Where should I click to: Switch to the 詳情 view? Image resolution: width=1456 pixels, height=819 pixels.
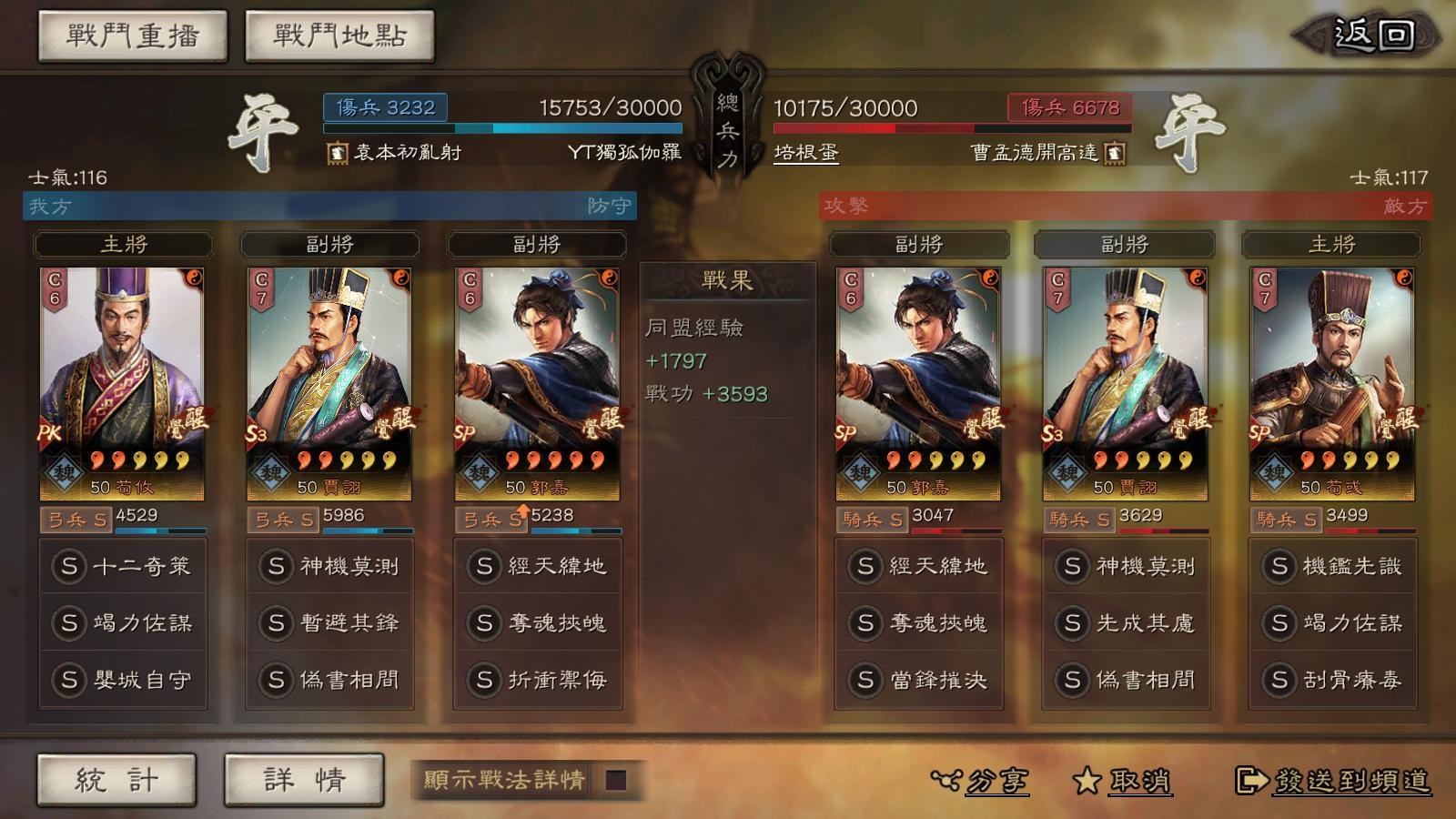pos(303,778)
